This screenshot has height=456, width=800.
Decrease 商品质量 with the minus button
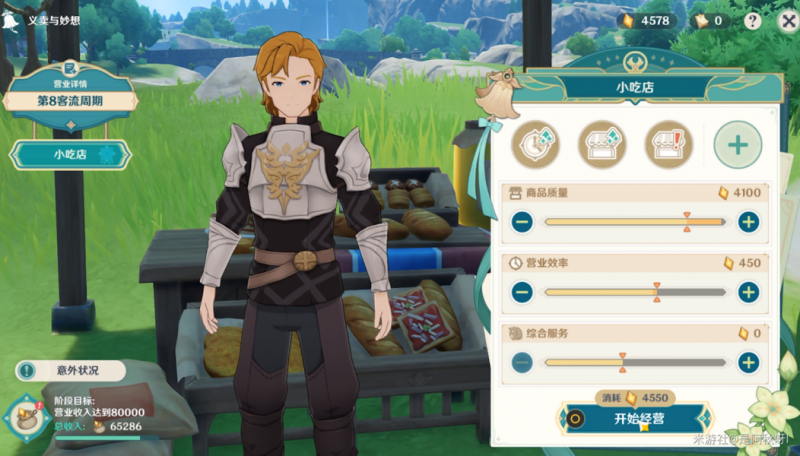pyautogui.click(x=522, y=222)
